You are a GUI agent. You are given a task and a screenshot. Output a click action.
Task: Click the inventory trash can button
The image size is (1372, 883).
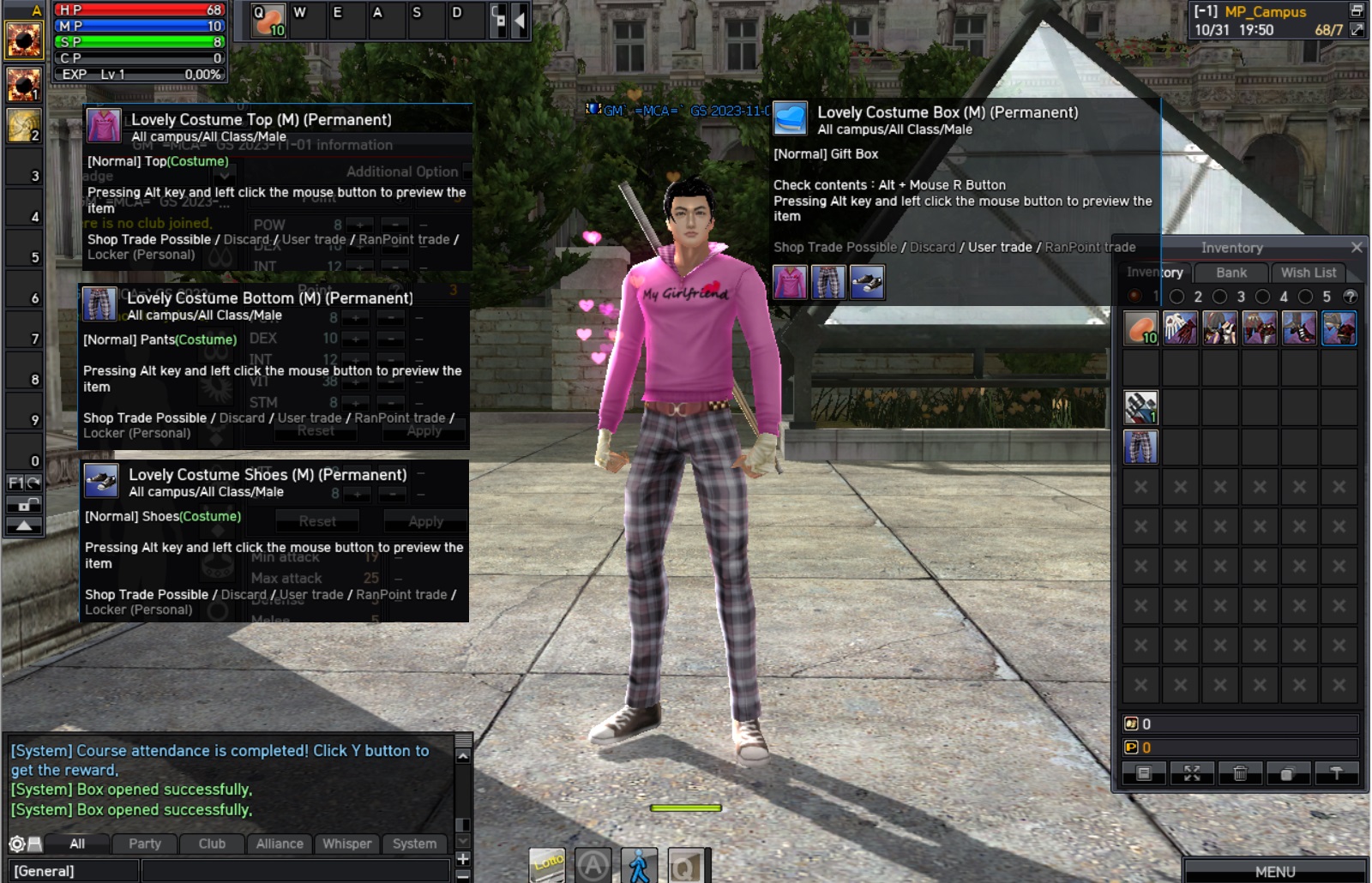pos(1240,773)
